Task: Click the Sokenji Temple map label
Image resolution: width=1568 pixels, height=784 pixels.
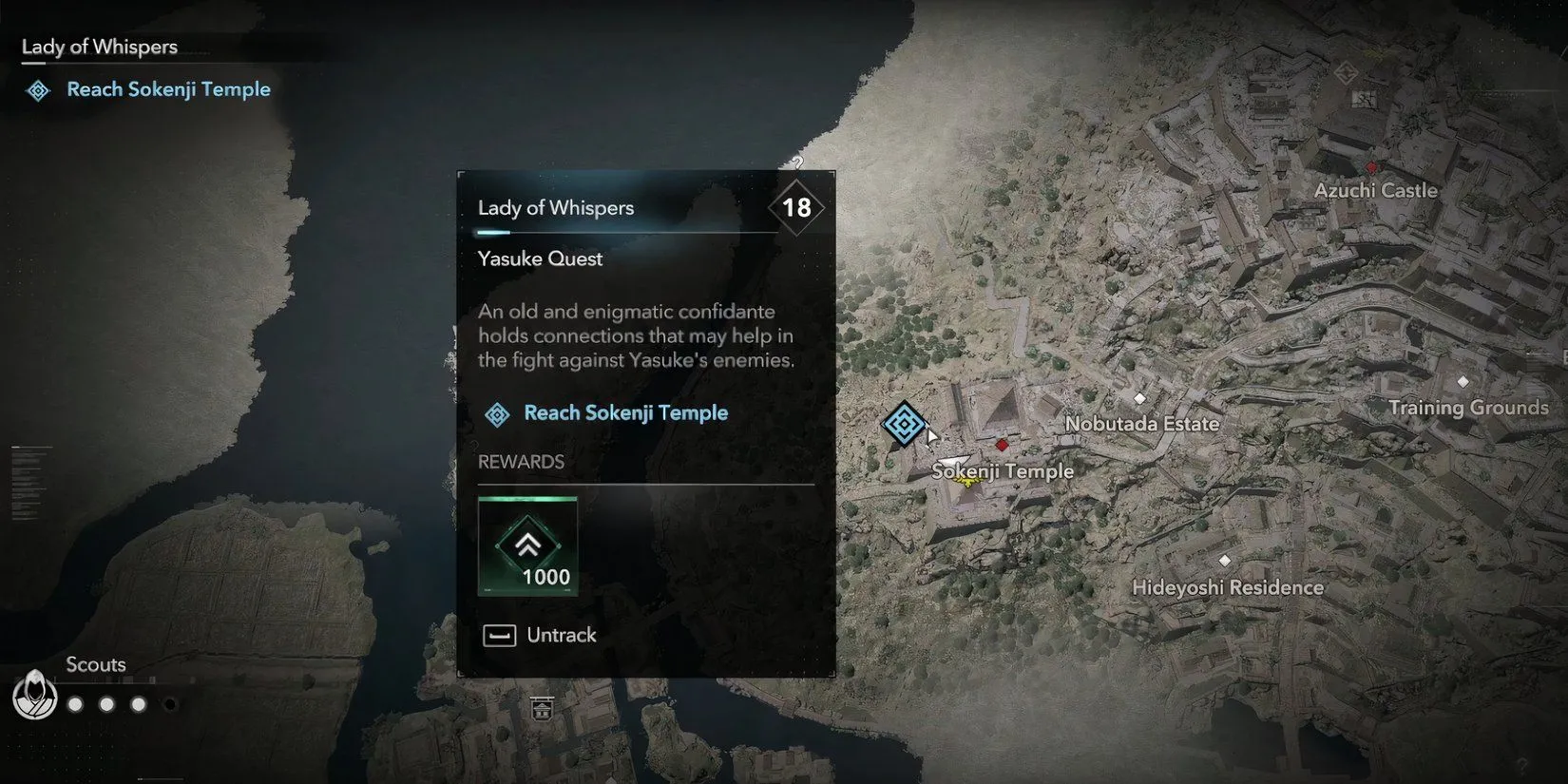Action: tap(1003, 471)
